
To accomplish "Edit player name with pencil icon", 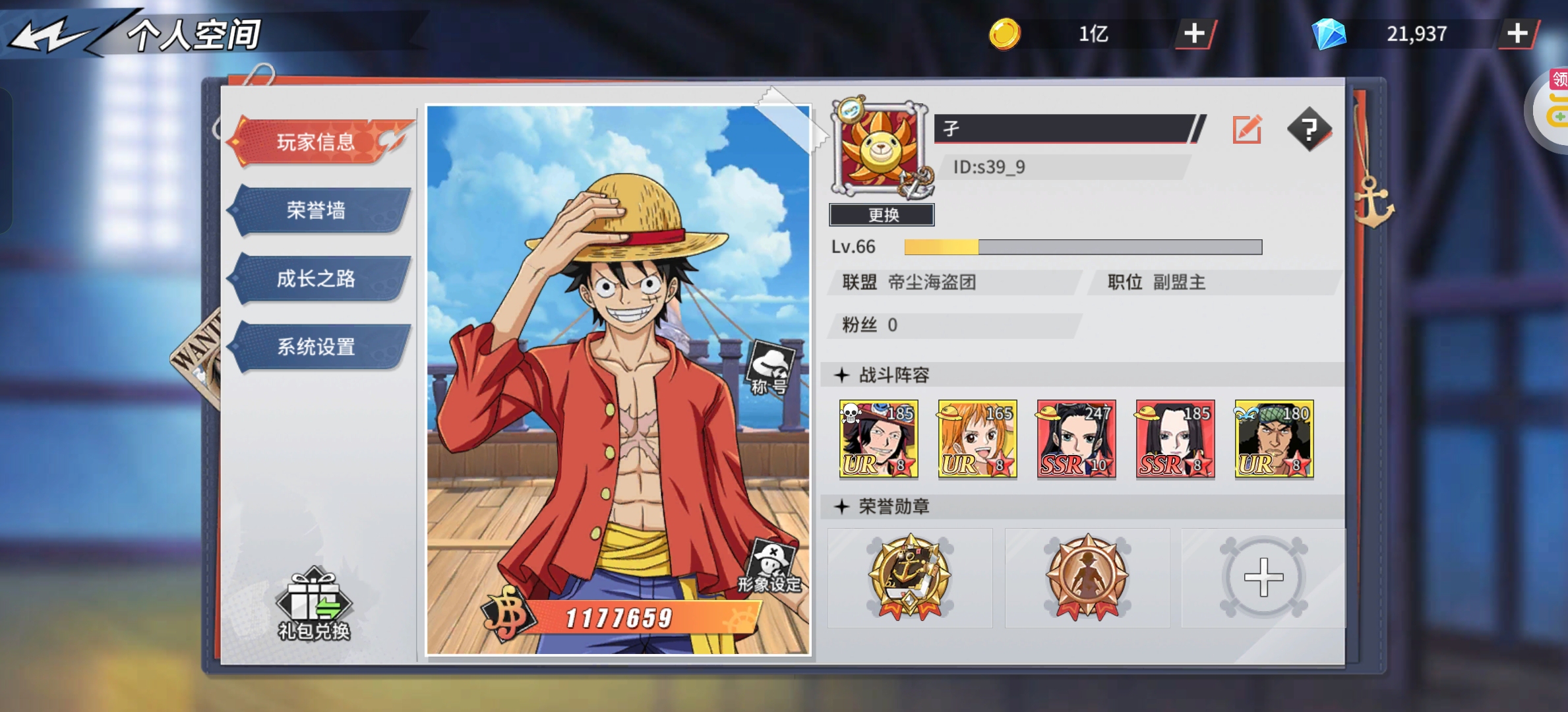I will (1247, 129).
